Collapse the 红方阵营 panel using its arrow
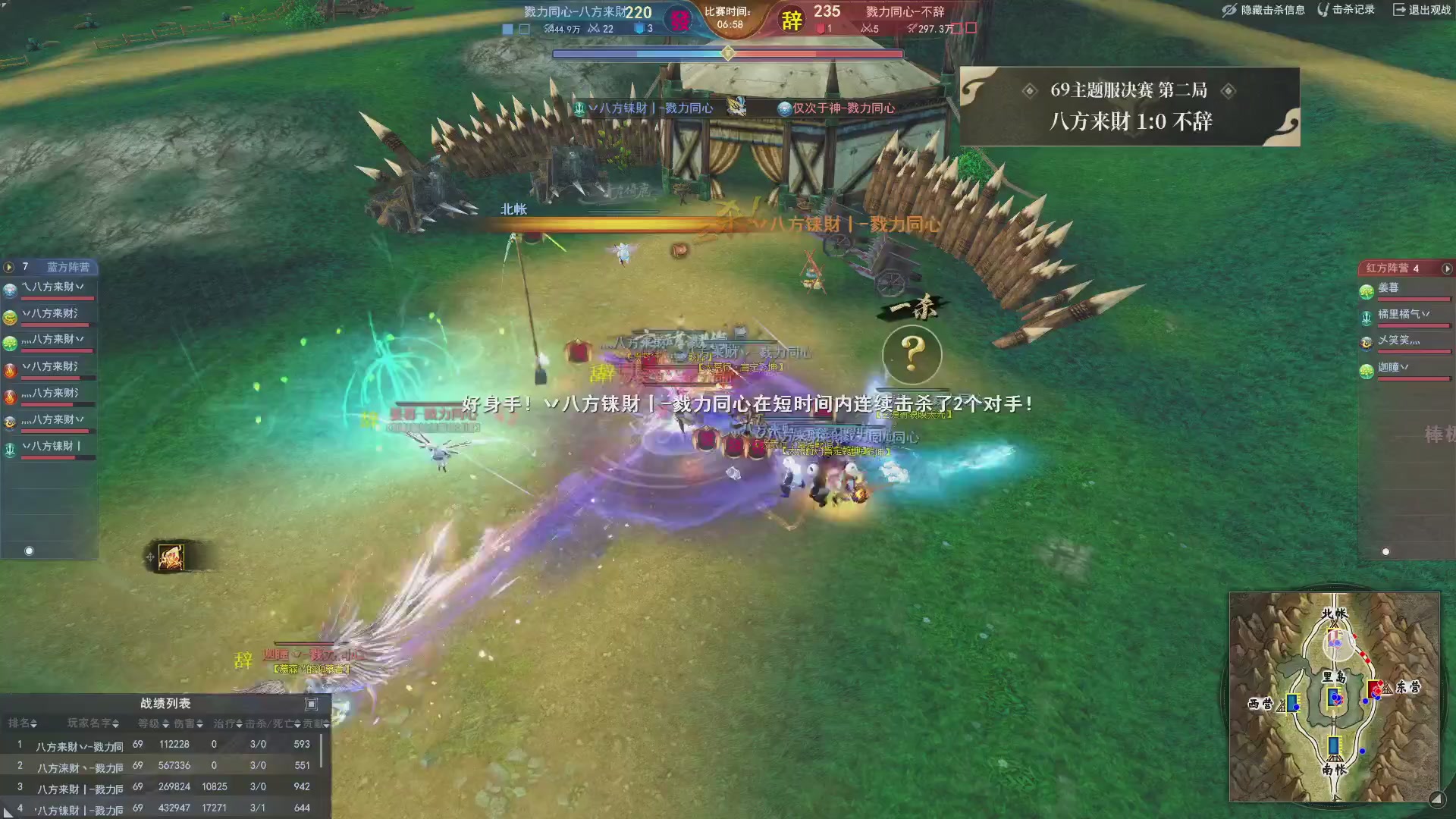The height and width of the screenshot is (819, 1456). (x=1447, y=268)
